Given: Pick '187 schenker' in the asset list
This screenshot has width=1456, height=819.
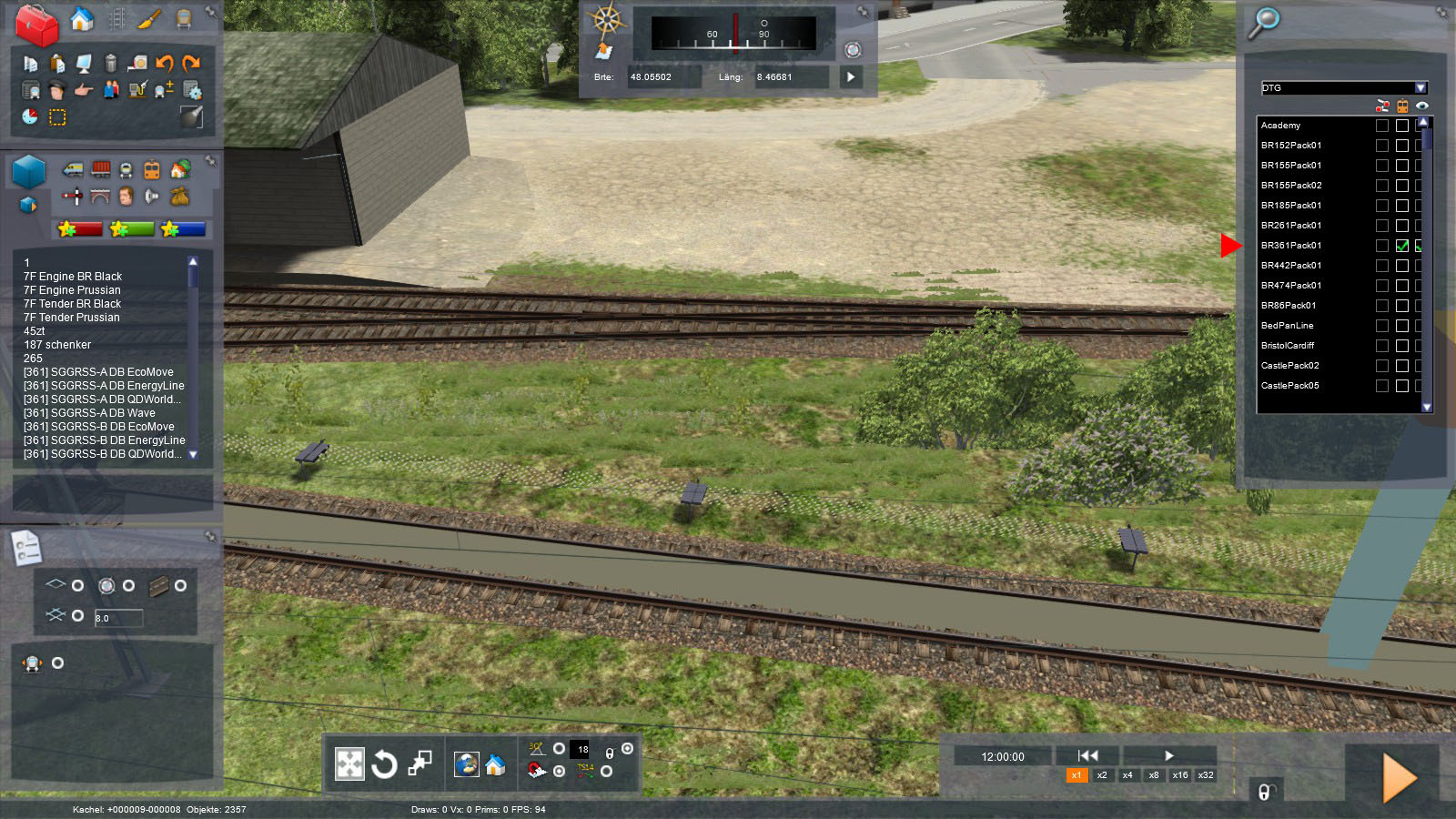Looking at the screenshot, I should coord(57,345).
